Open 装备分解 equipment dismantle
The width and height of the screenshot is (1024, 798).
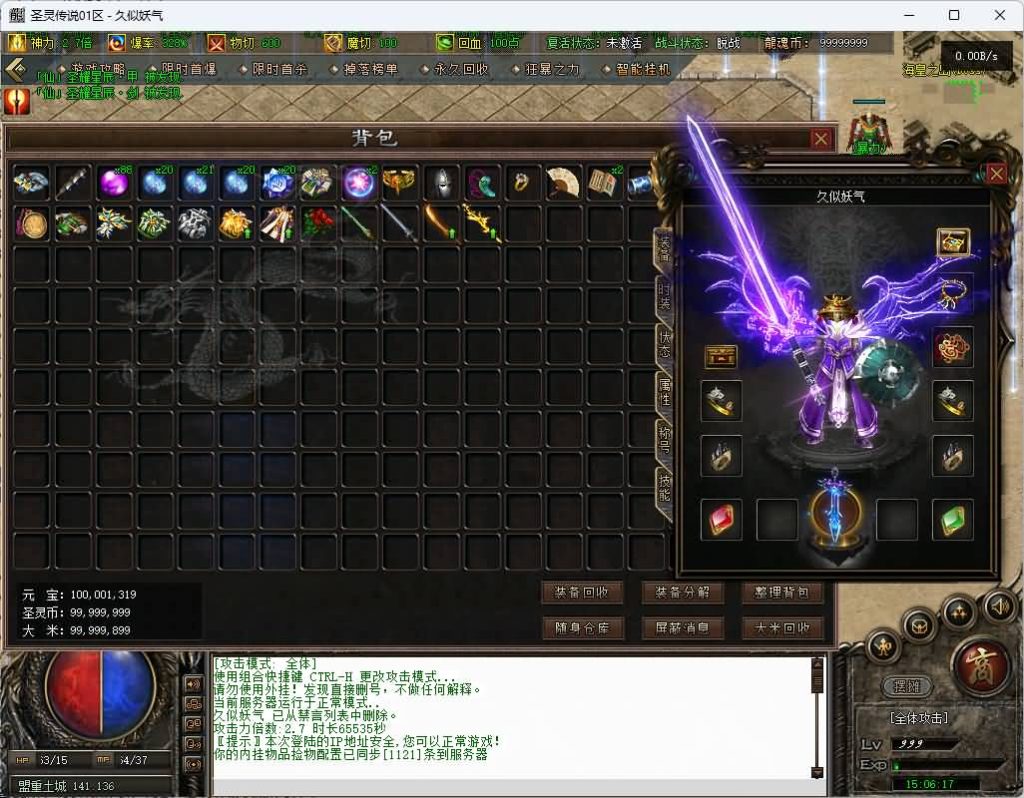tap(682, 592)
